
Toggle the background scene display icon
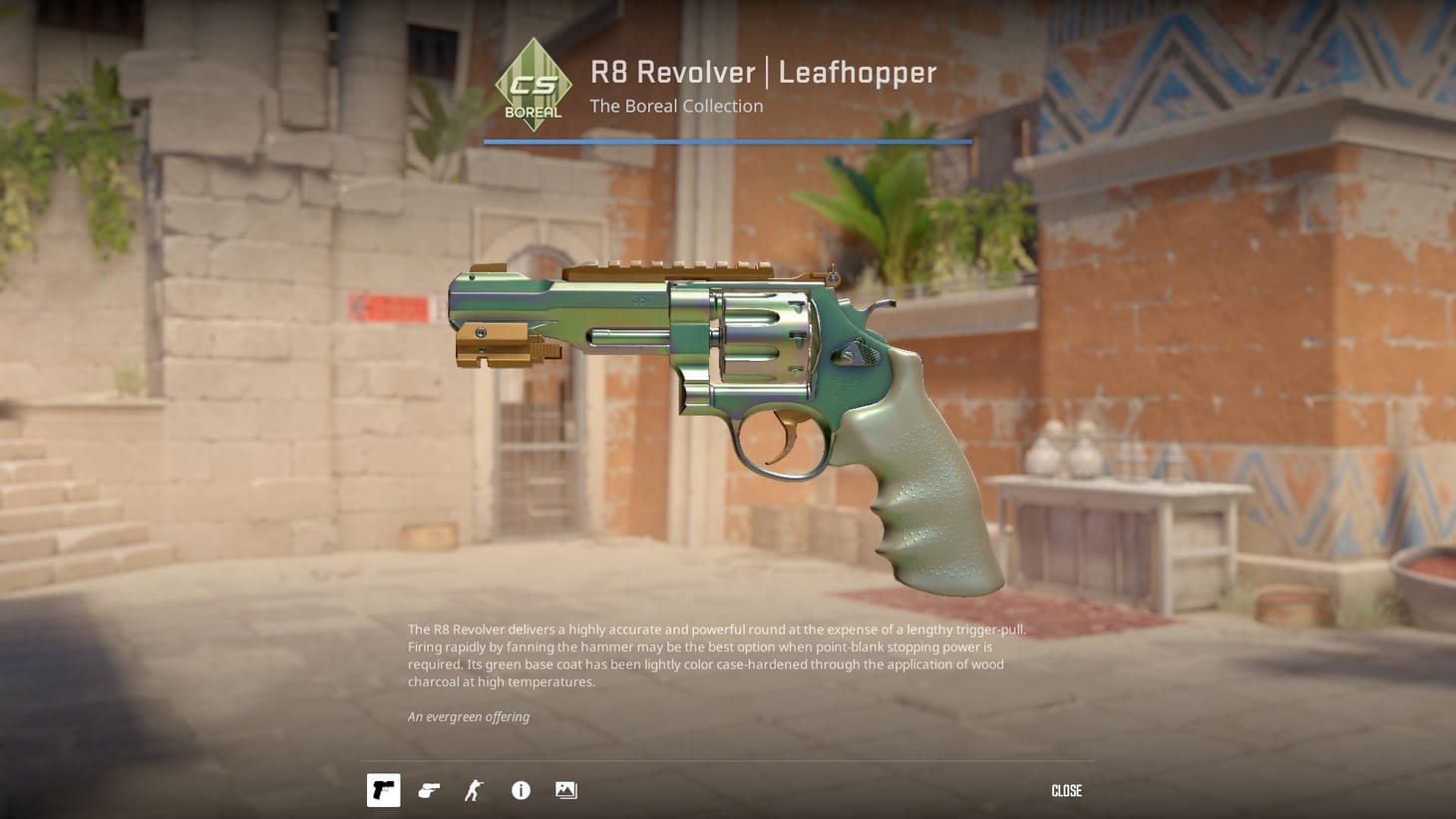pos(565,790)
